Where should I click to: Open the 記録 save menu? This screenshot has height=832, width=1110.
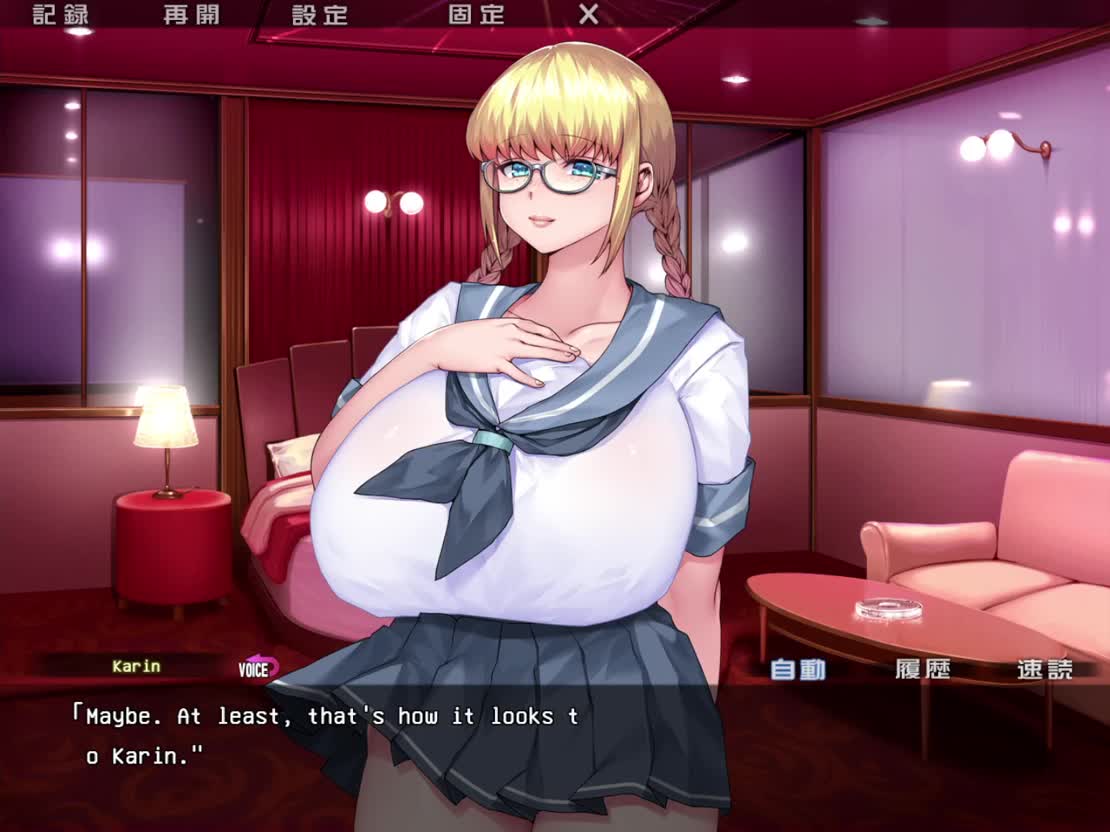coord(60,15)
